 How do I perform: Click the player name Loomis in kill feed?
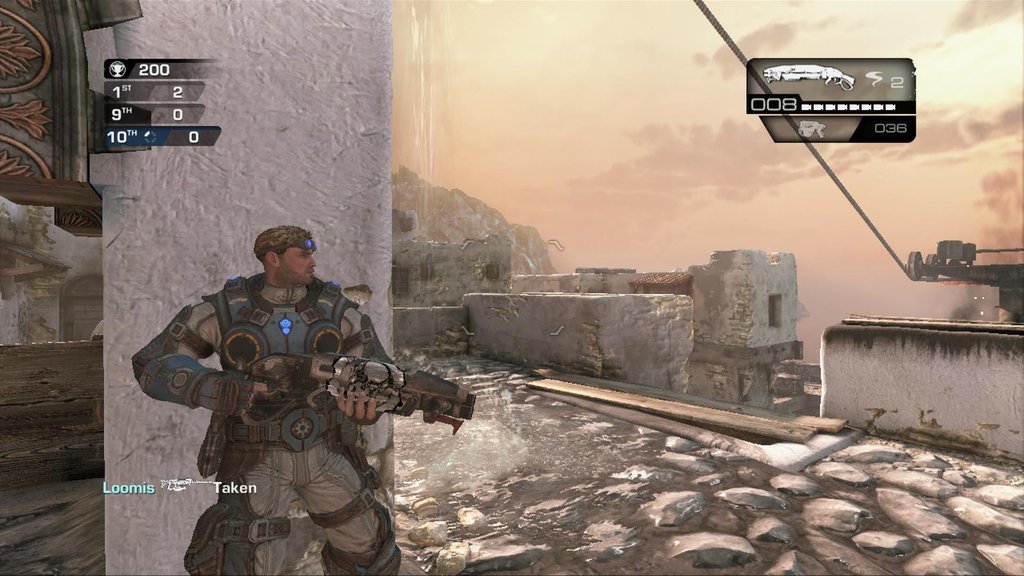coord(129,488)
